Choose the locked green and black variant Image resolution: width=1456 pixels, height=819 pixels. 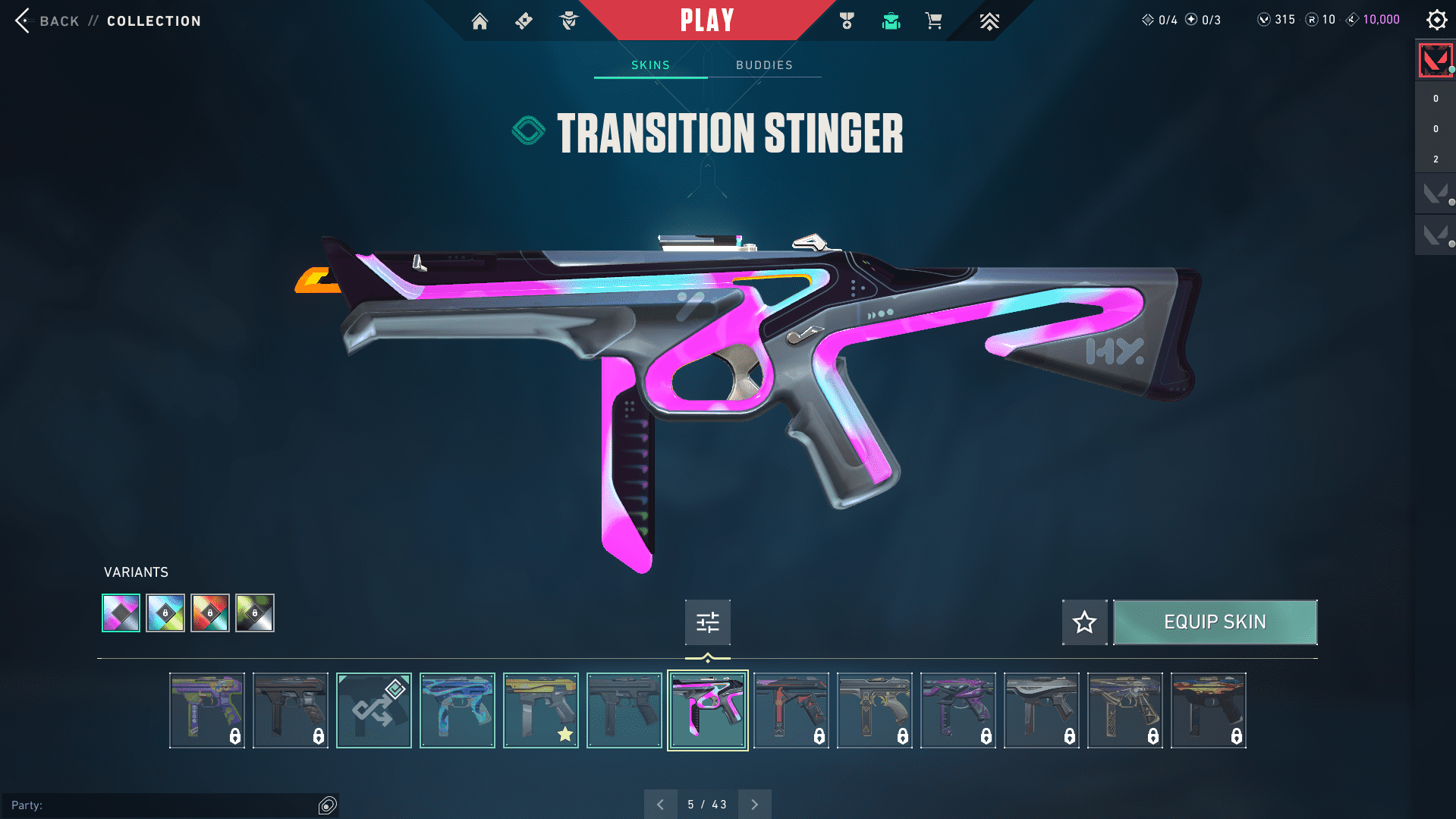(x=255, y=613)
